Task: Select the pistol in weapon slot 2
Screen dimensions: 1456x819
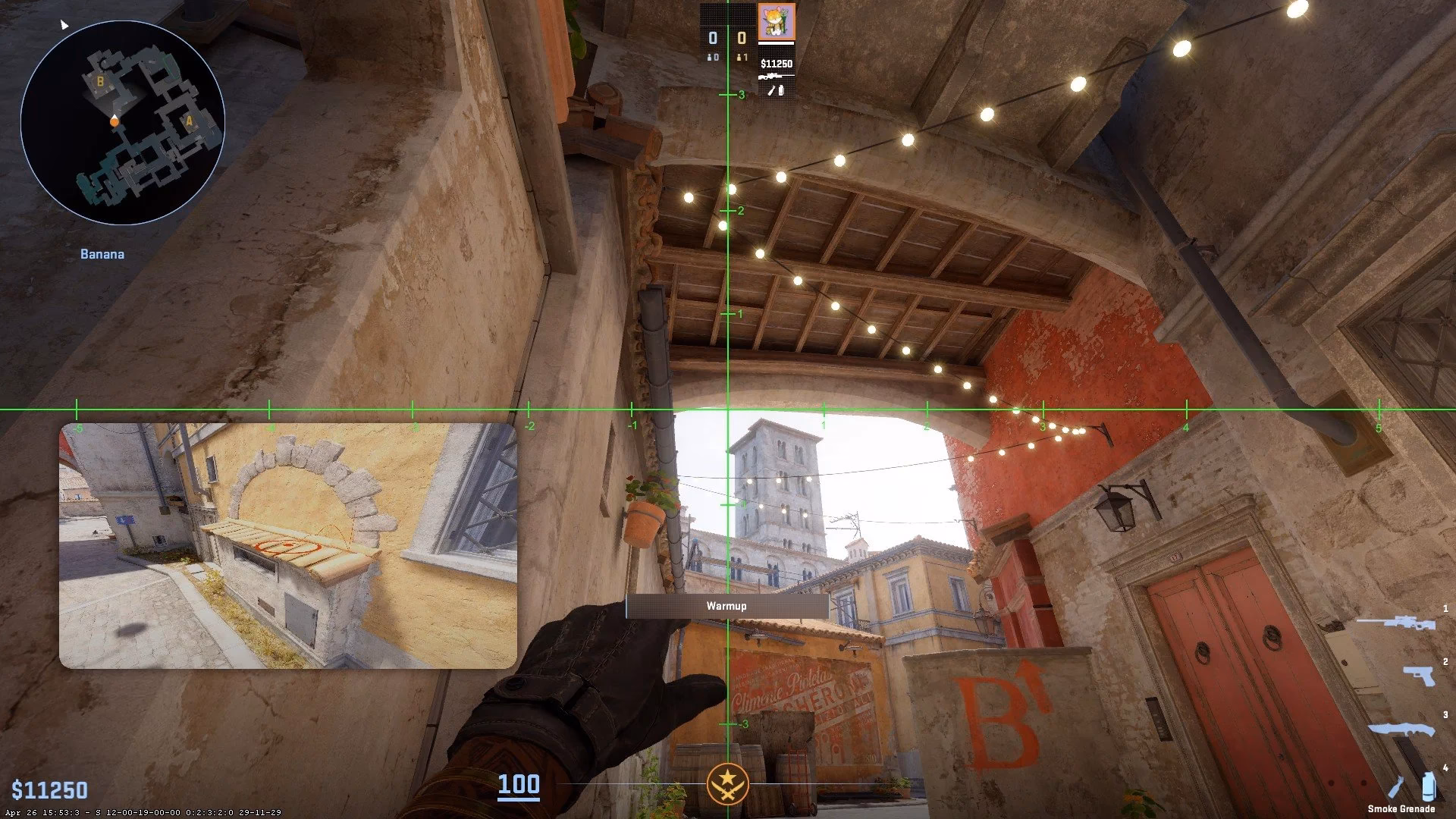Action: coord(1420,676)
